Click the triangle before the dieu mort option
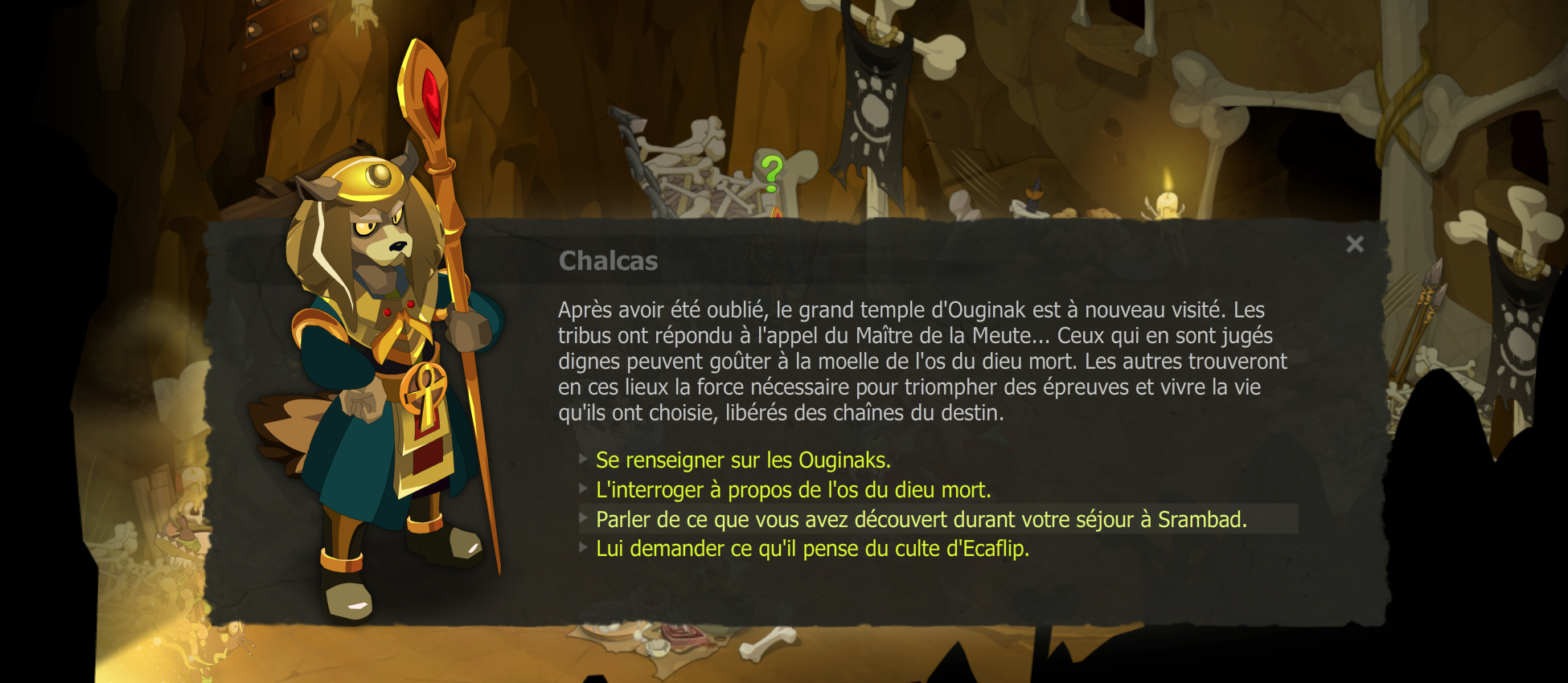1568x683 pixels. point(583,489)
